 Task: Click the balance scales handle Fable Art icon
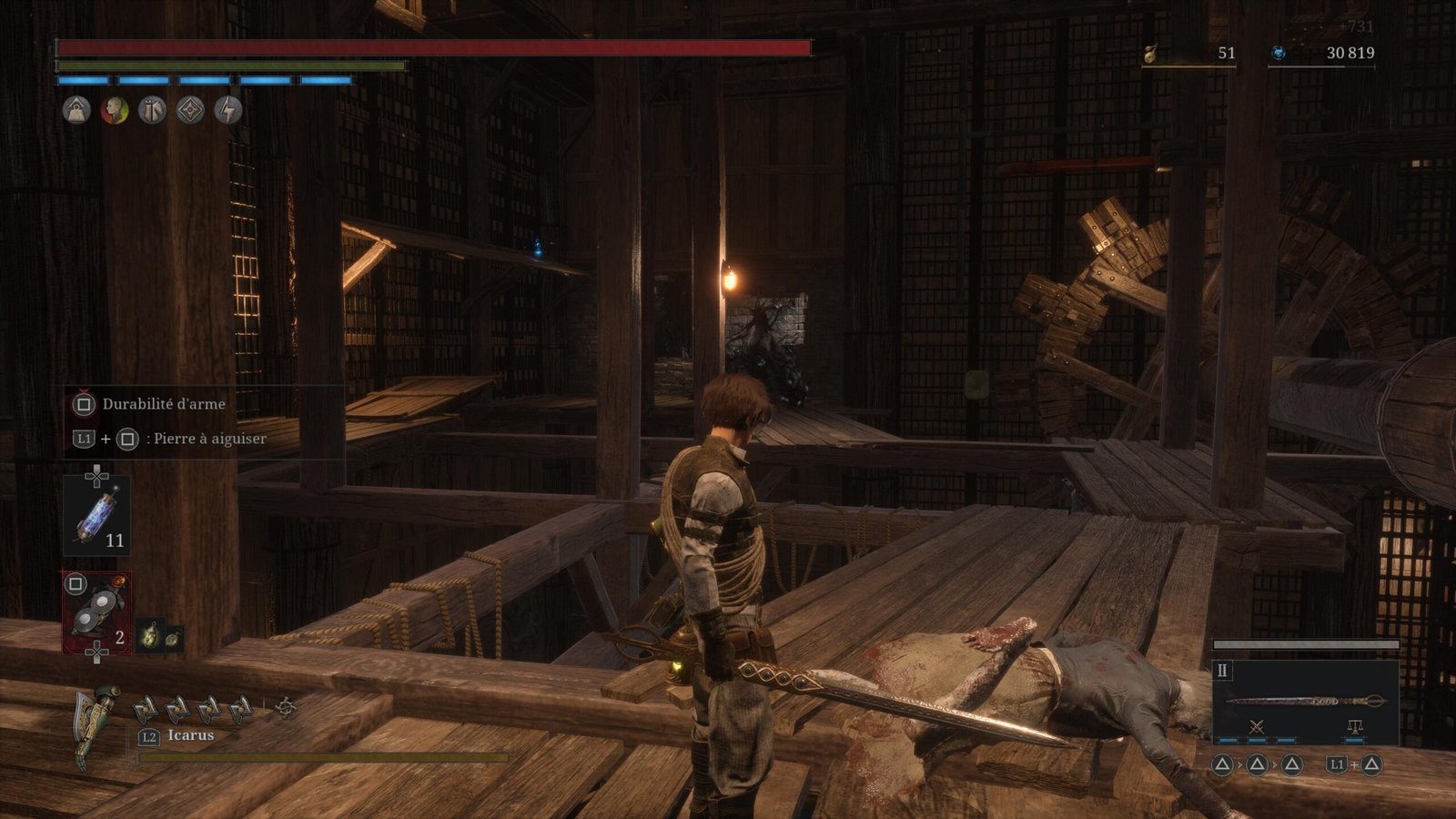tap(1354, 726)
